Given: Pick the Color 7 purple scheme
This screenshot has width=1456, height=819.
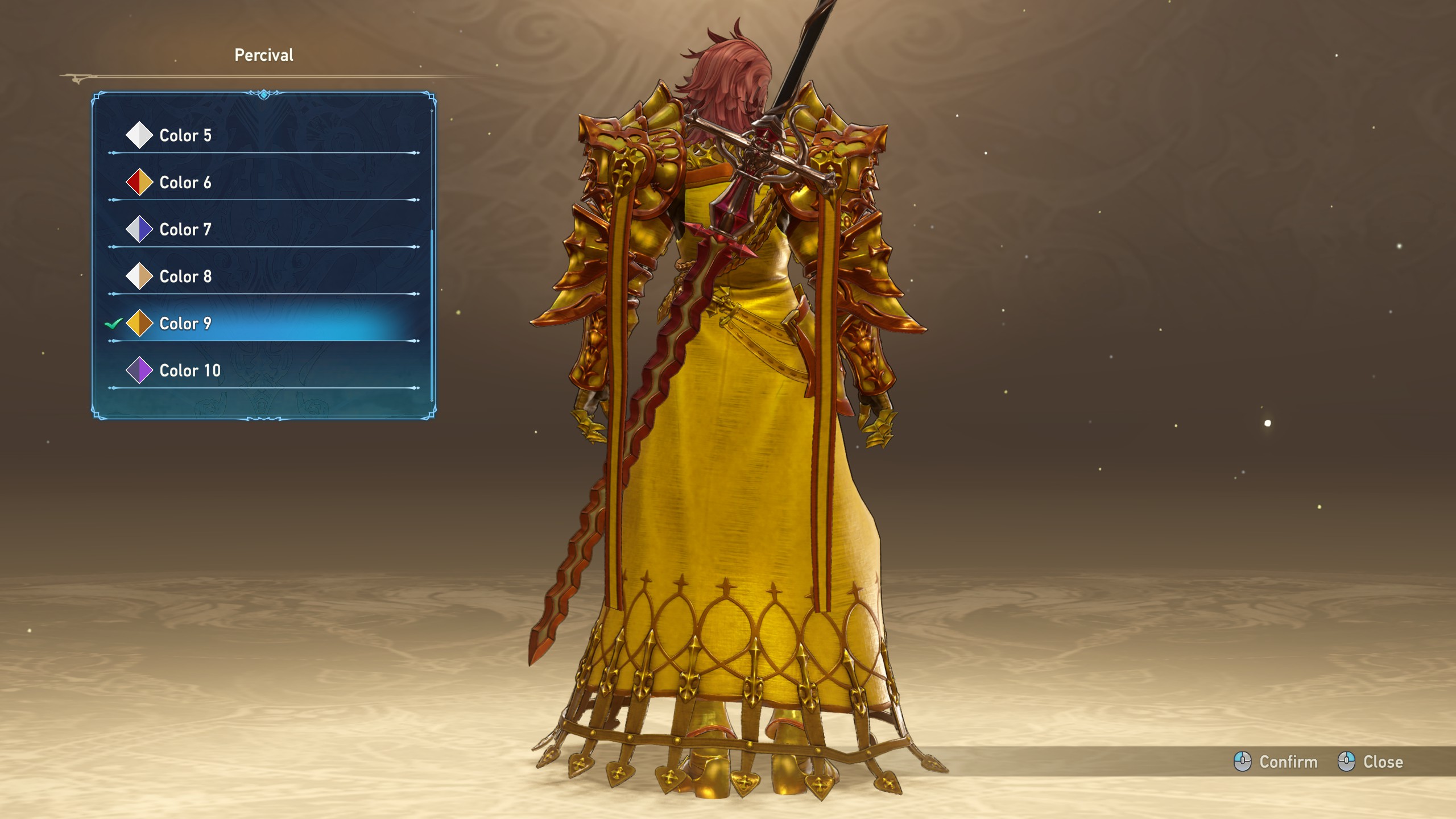Looking at the screenshot, I should coord(185,230).
